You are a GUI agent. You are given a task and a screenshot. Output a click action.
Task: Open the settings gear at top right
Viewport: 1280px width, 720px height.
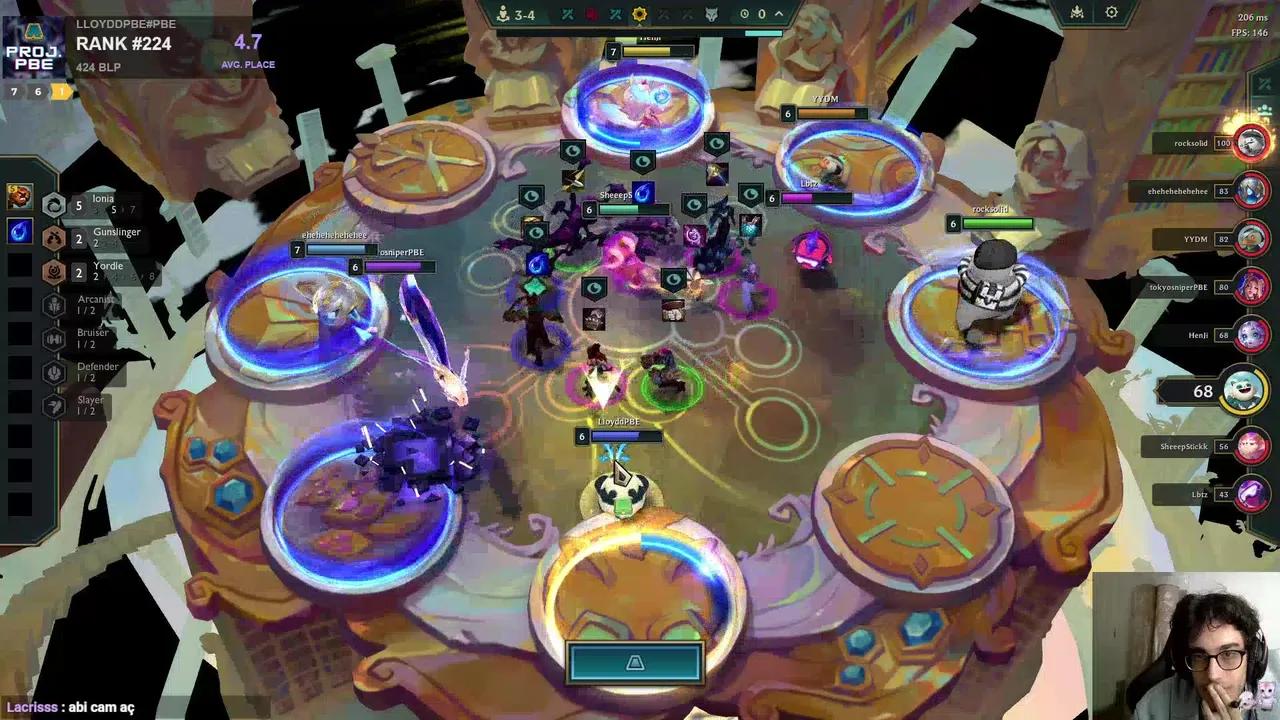point(1111,13)
